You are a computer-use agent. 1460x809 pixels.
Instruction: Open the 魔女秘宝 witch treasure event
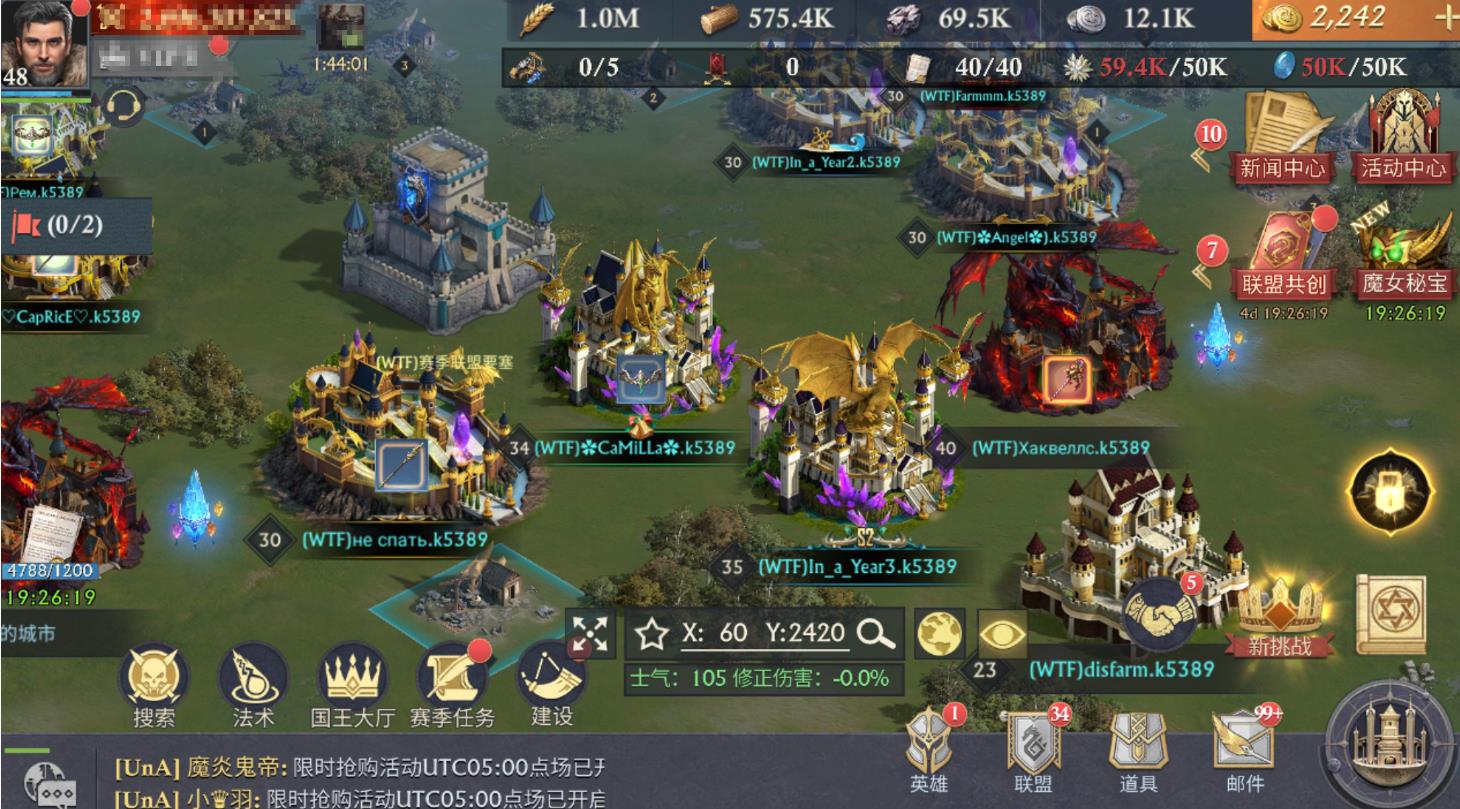pyautogui.click(x=1403, y=255)
